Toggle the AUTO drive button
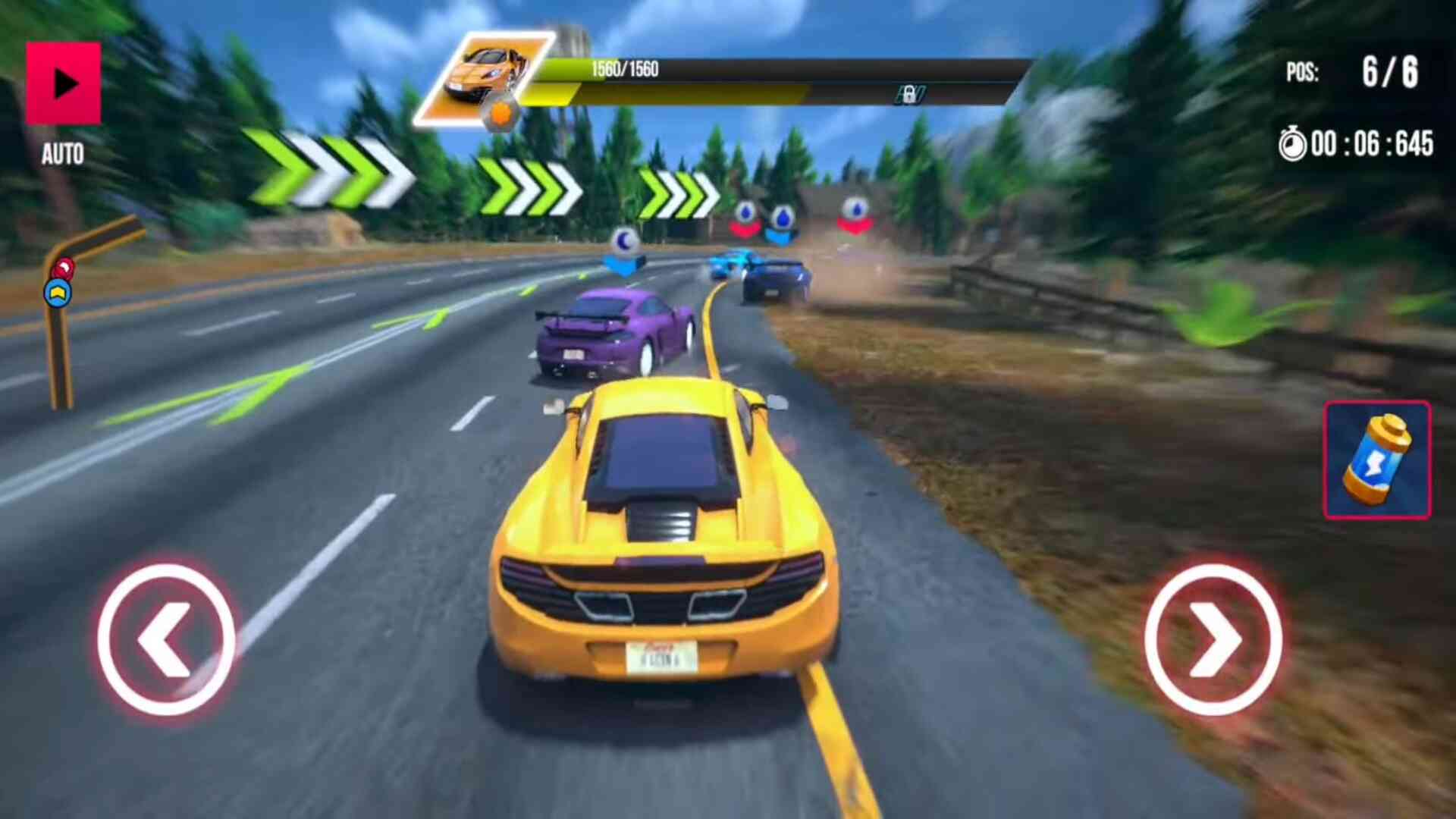Image resolution: width=1456 pixels, height=819 pixels. 63,83
